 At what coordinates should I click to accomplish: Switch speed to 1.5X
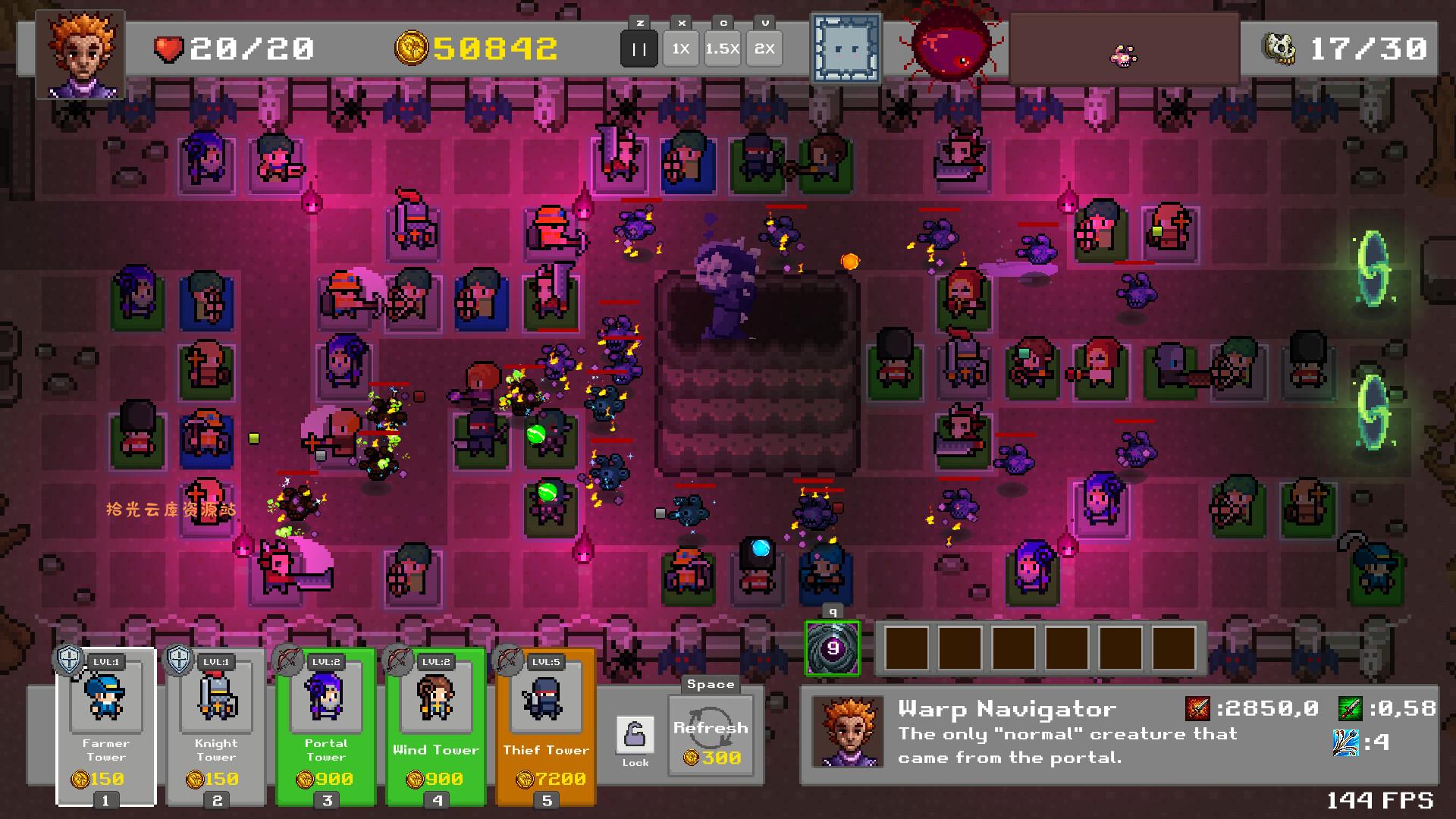722,49
